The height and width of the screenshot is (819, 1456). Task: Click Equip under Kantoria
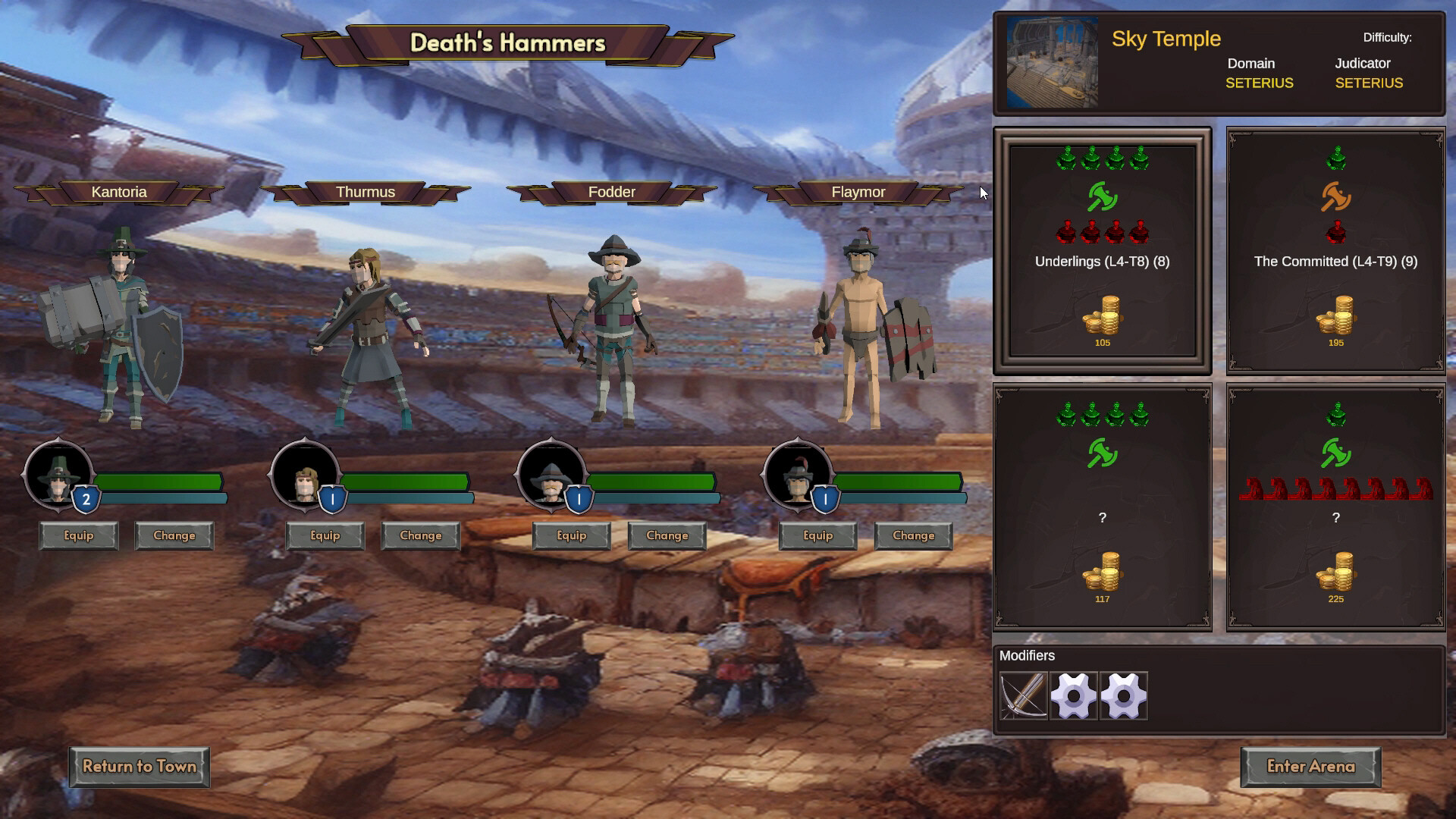[x=78, y=535]
